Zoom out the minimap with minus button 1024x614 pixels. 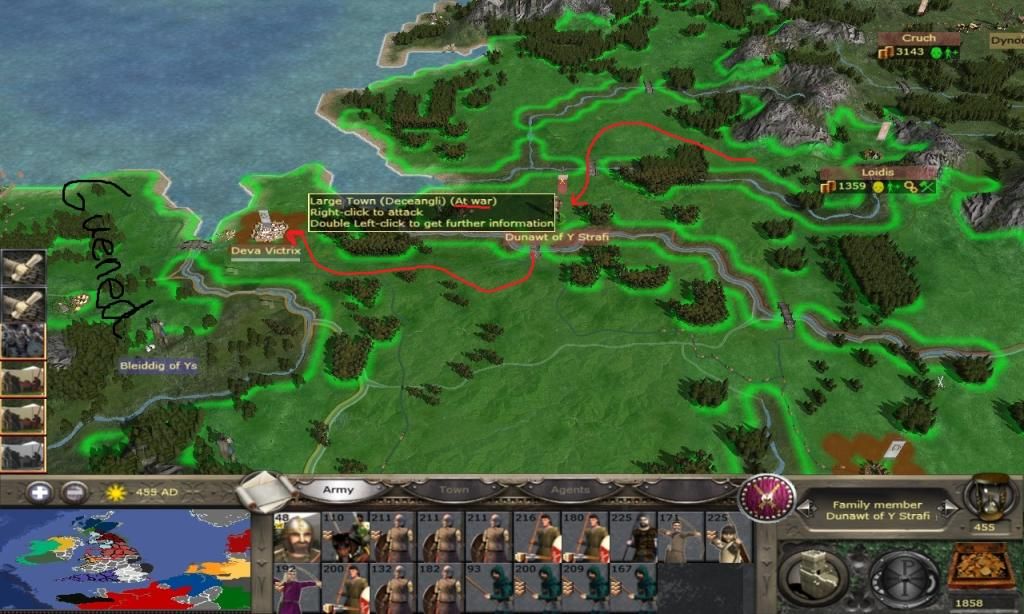click(x=73, y=492)
